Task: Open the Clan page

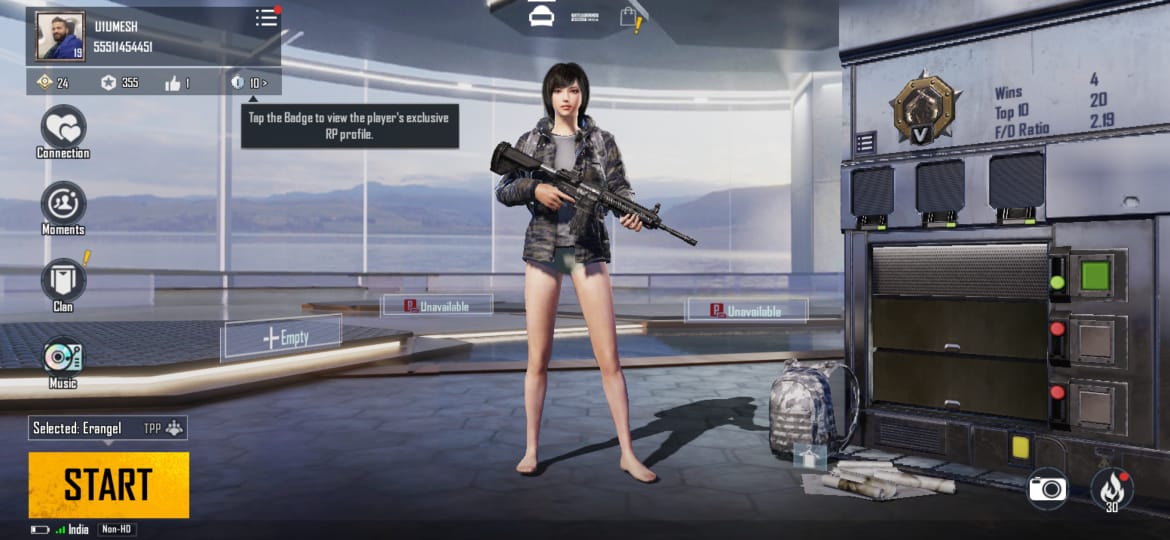Action: [63, 280]
